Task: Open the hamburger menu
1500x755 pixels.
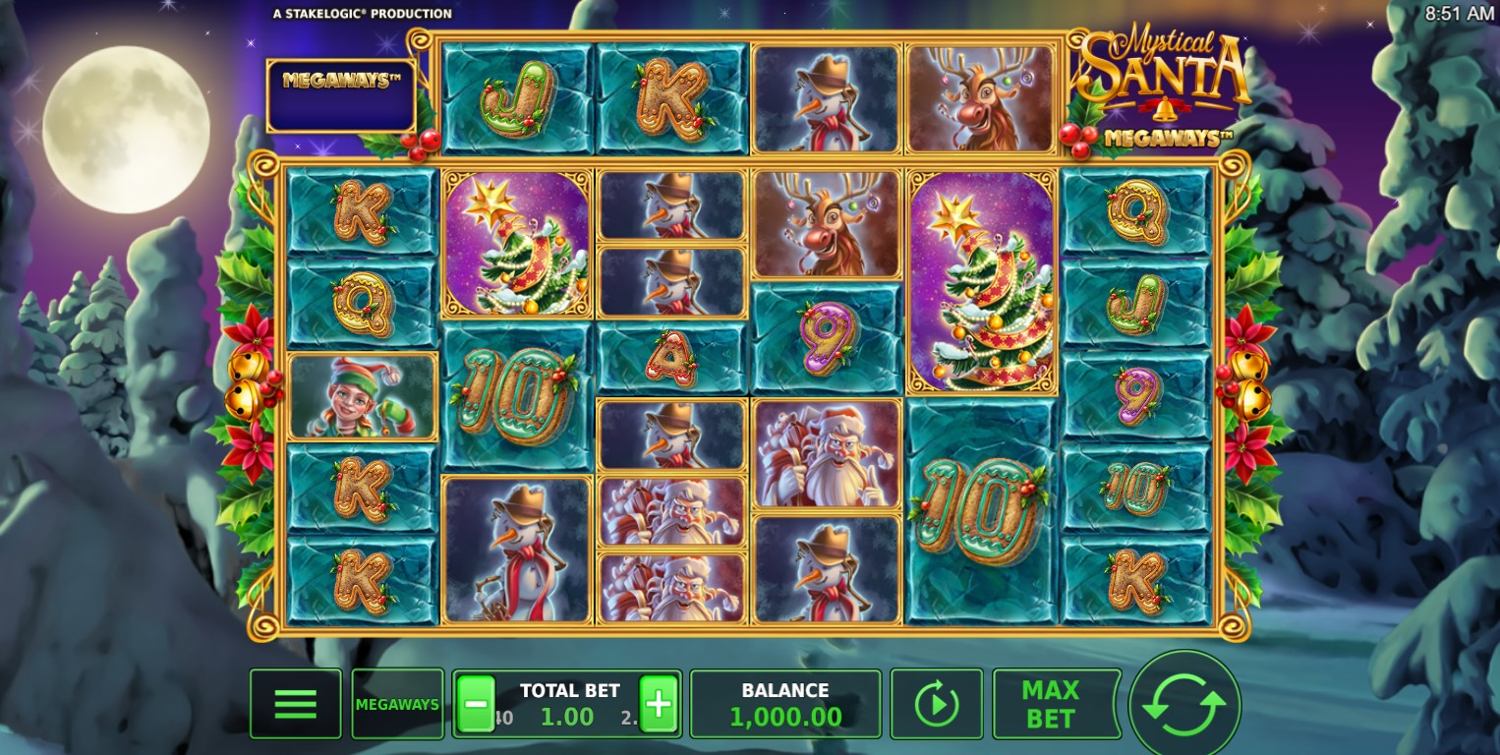Action: coord(295,704)
